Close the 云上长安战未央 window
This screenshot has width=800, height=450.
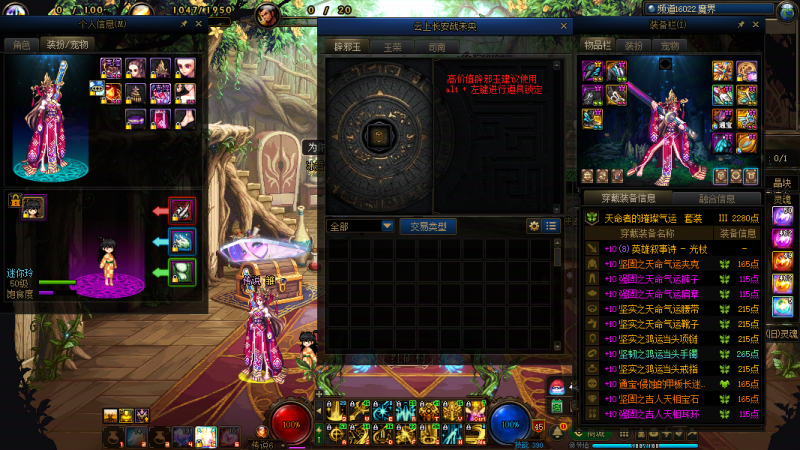coord(565,23)
